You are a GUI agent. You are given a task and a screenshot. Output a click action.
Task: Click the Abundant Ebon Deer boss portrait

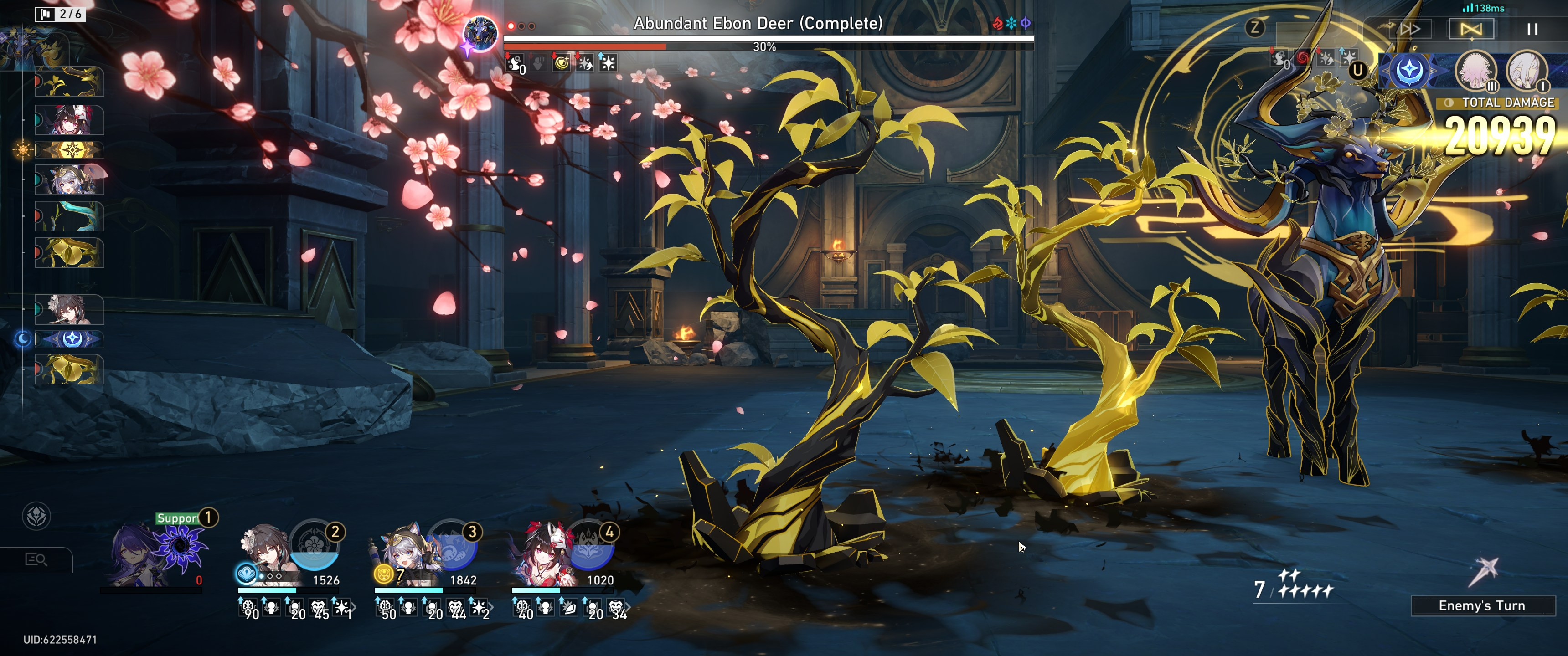(480, 33)
